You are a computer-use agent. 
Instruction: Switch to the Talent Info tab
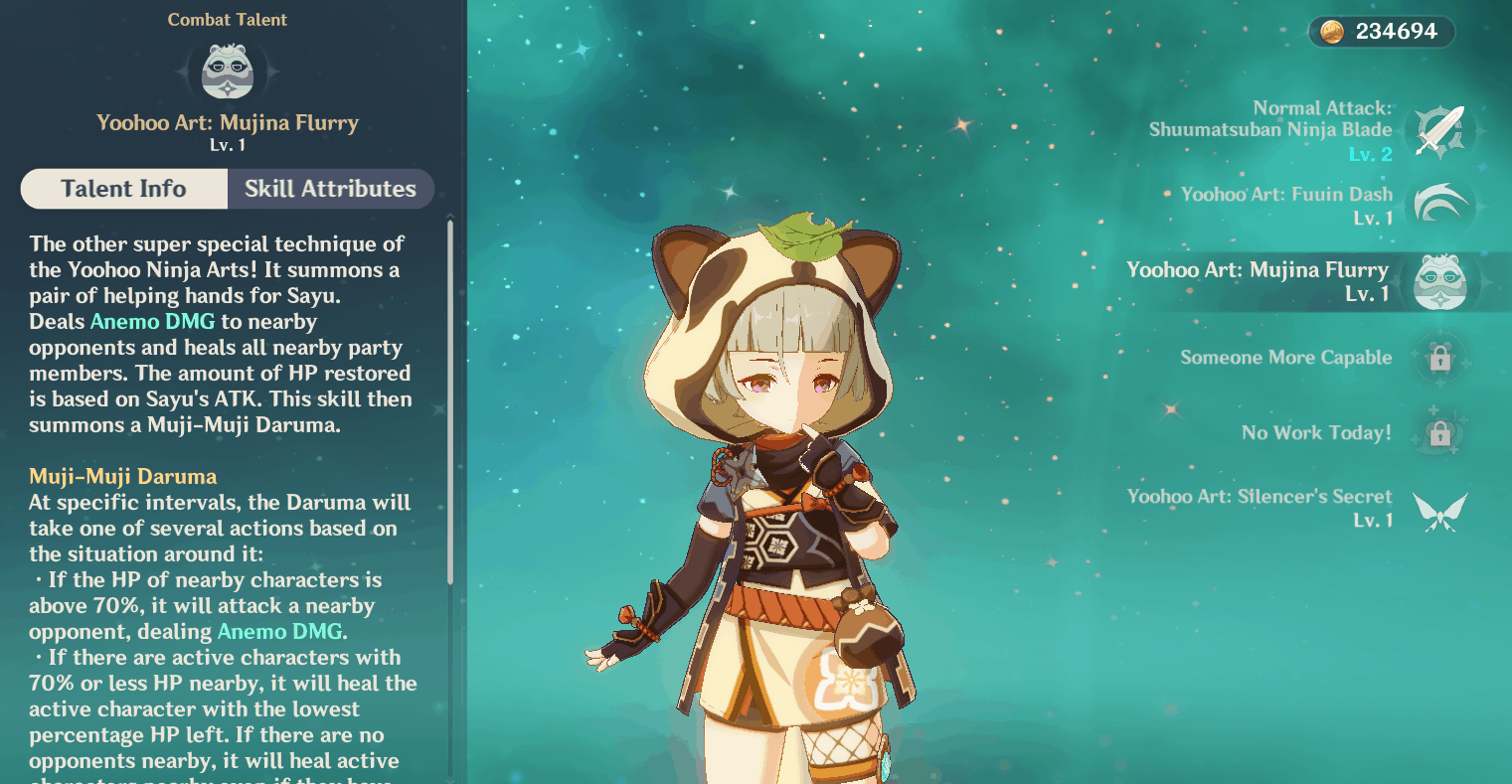[x=124, y=189]
